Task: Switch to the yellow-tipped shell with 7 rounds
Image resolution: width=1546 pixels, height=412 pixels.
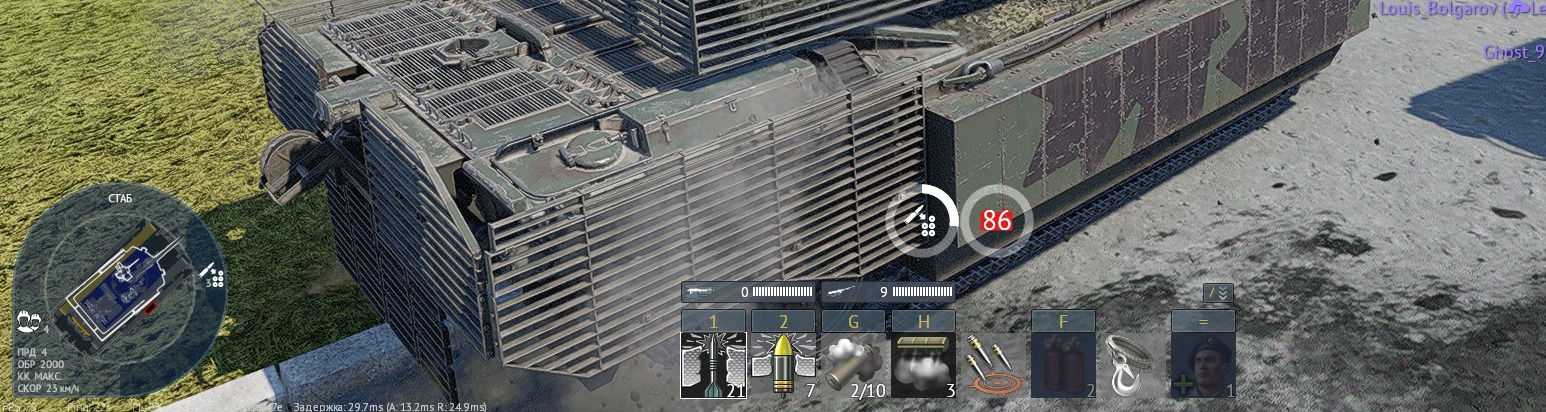Action: tap(783, 365)
